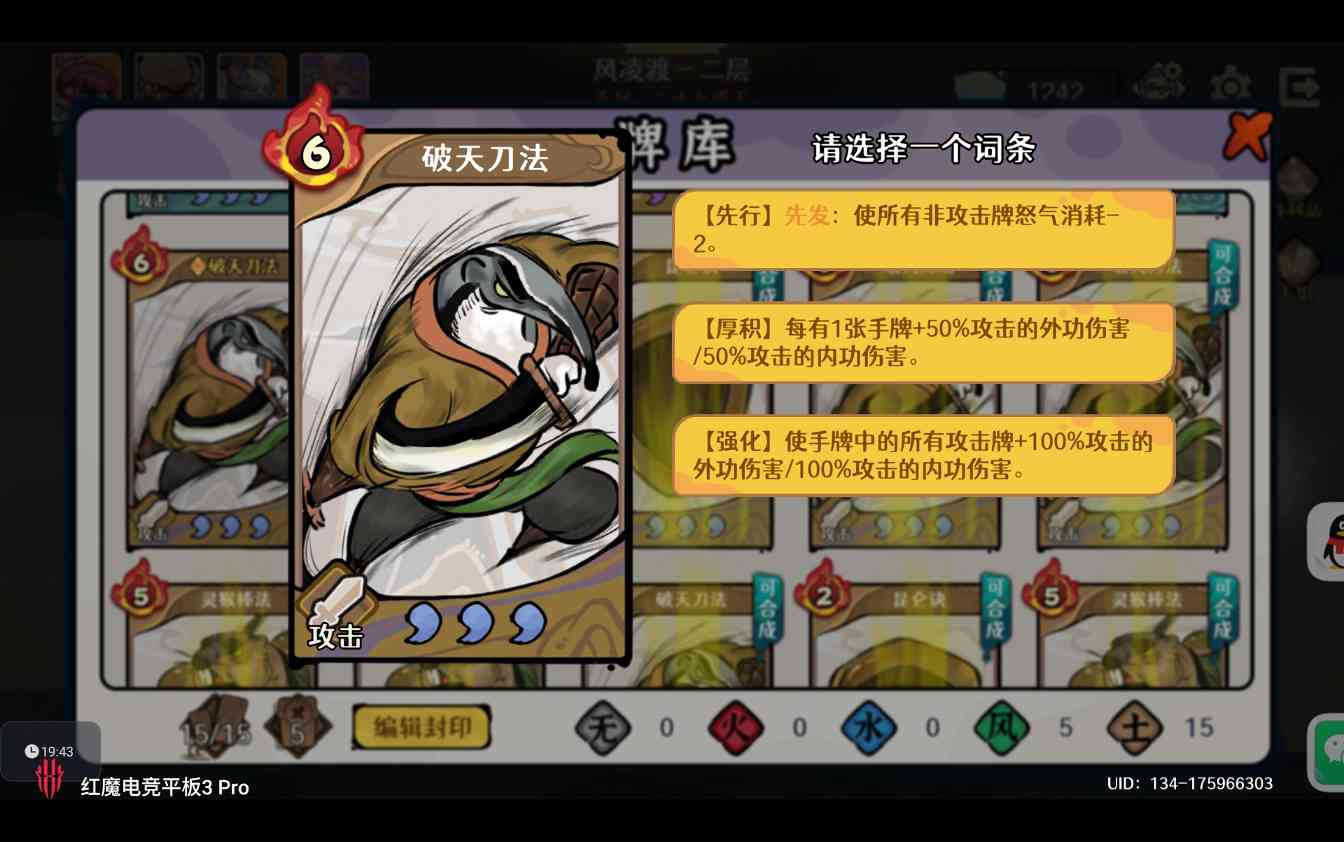Select the 水 water element filter icon
This screenshot has height=842, width=1344.
coord(868,728)
